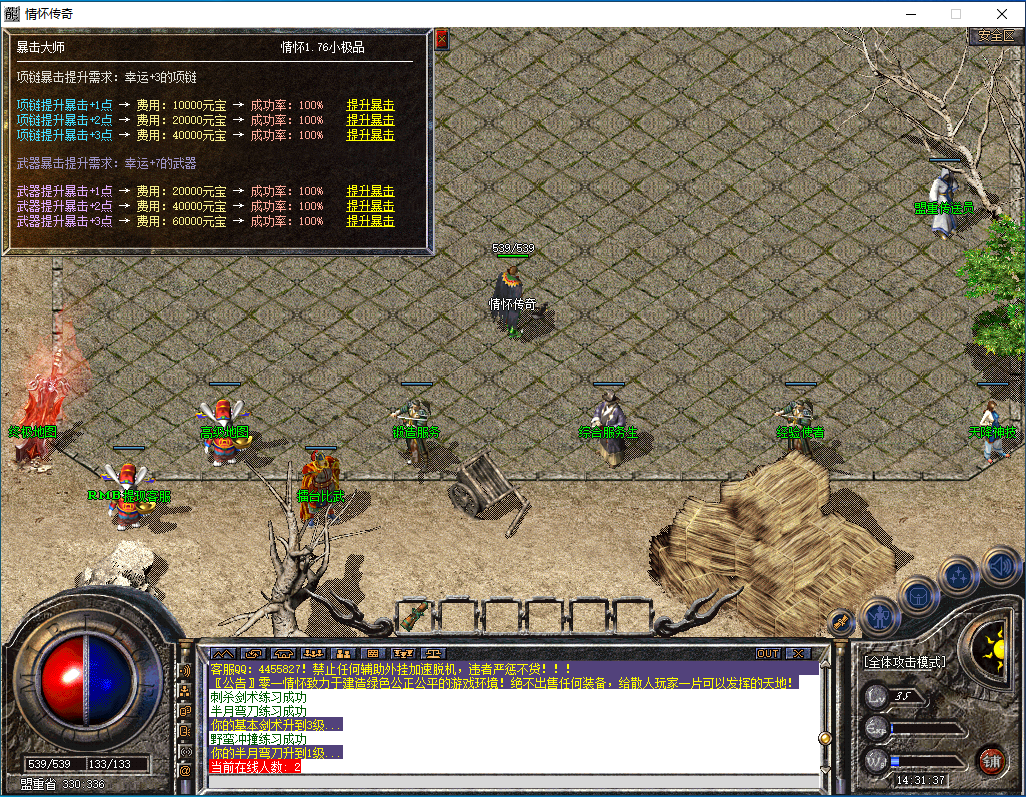The width and height of the screenshot is (1026, 797).
Task: Choose 提升暴击 for necklace crit +2 (20000元宝)
Action: 370,121
